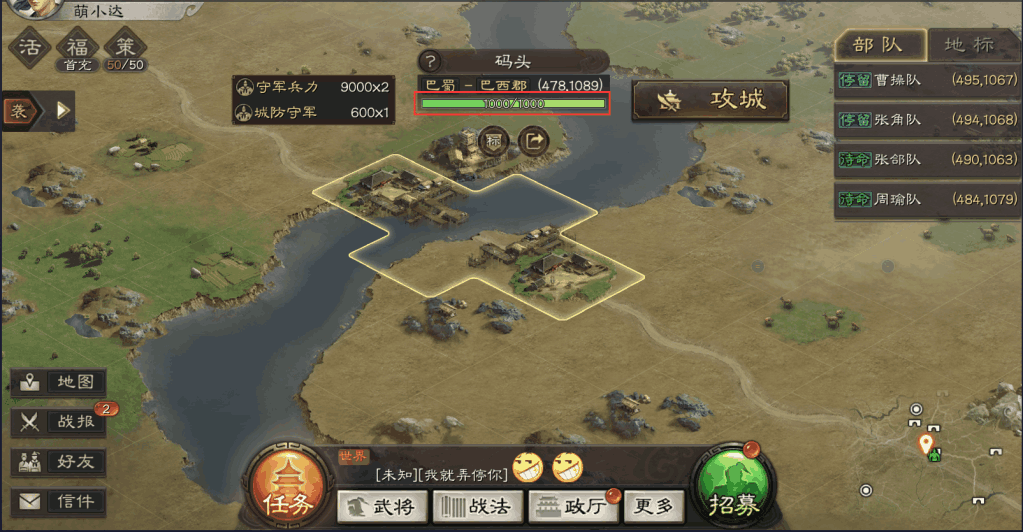Click the 攻城 siege attack button

(711, 100)
